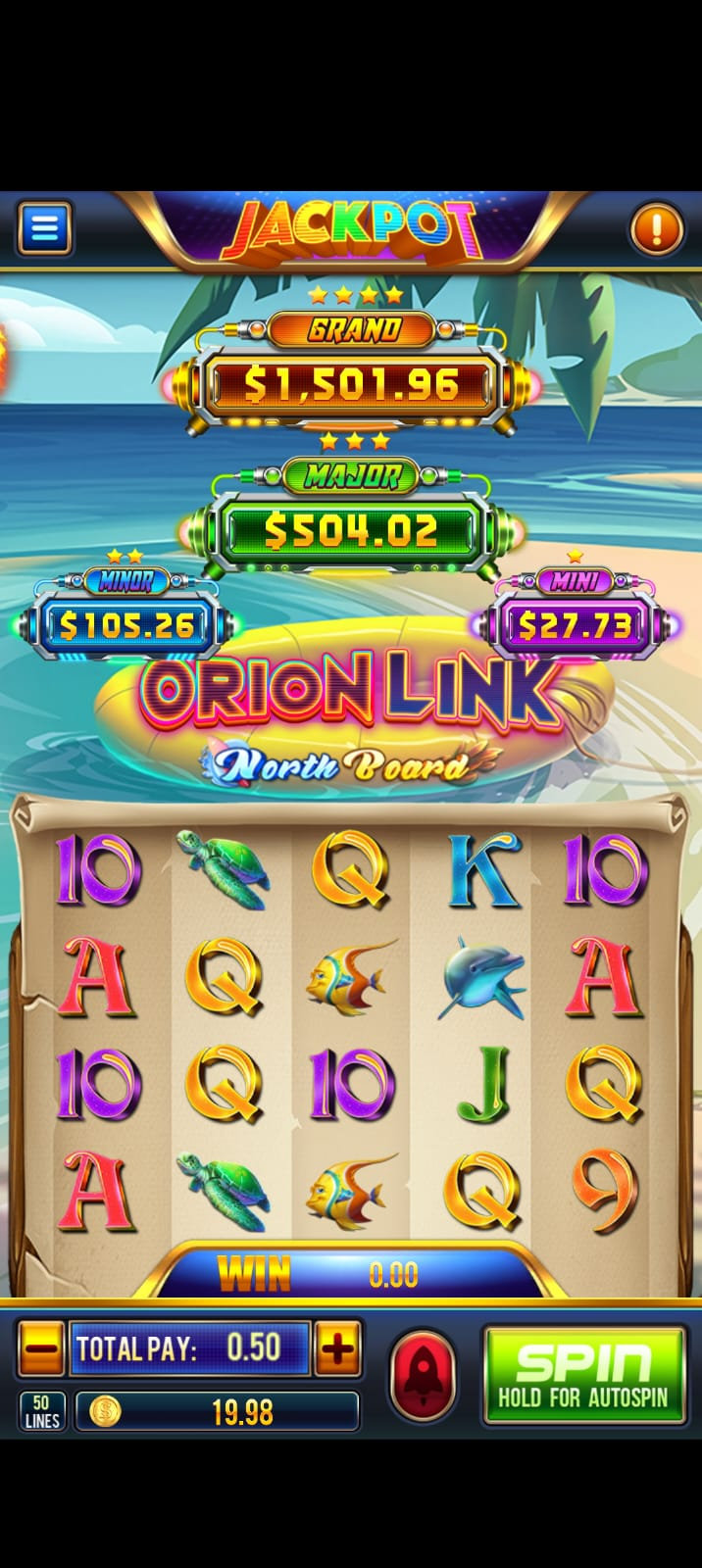Increase total pay with the plus button
This screenshot has width=702, height=1568.
pos(337,1348)
